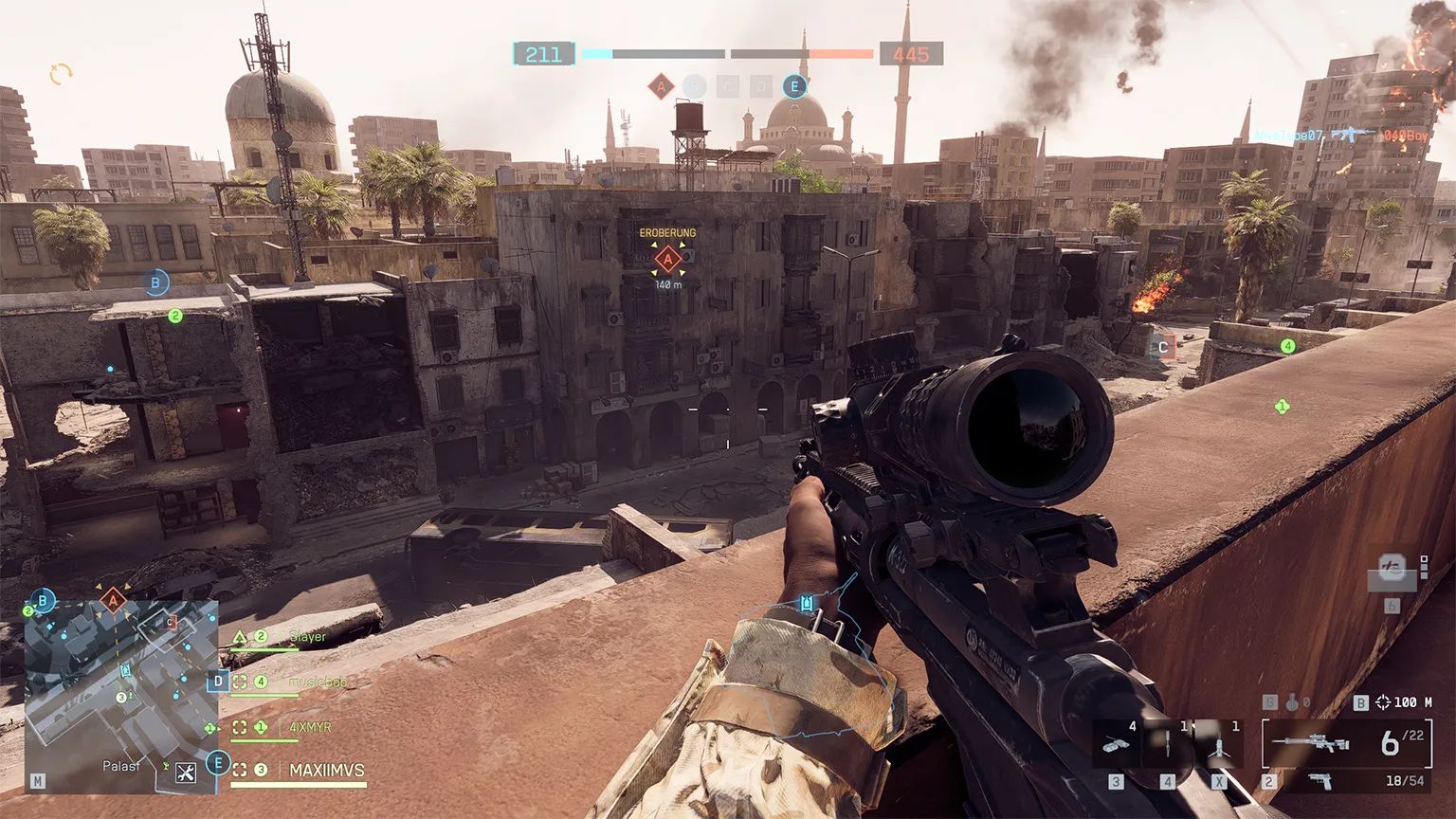This screenshot has width=1456, height=819.
Task: Click the zeroing crosshair icon showing 100 M
Action: pos(1383,701)
